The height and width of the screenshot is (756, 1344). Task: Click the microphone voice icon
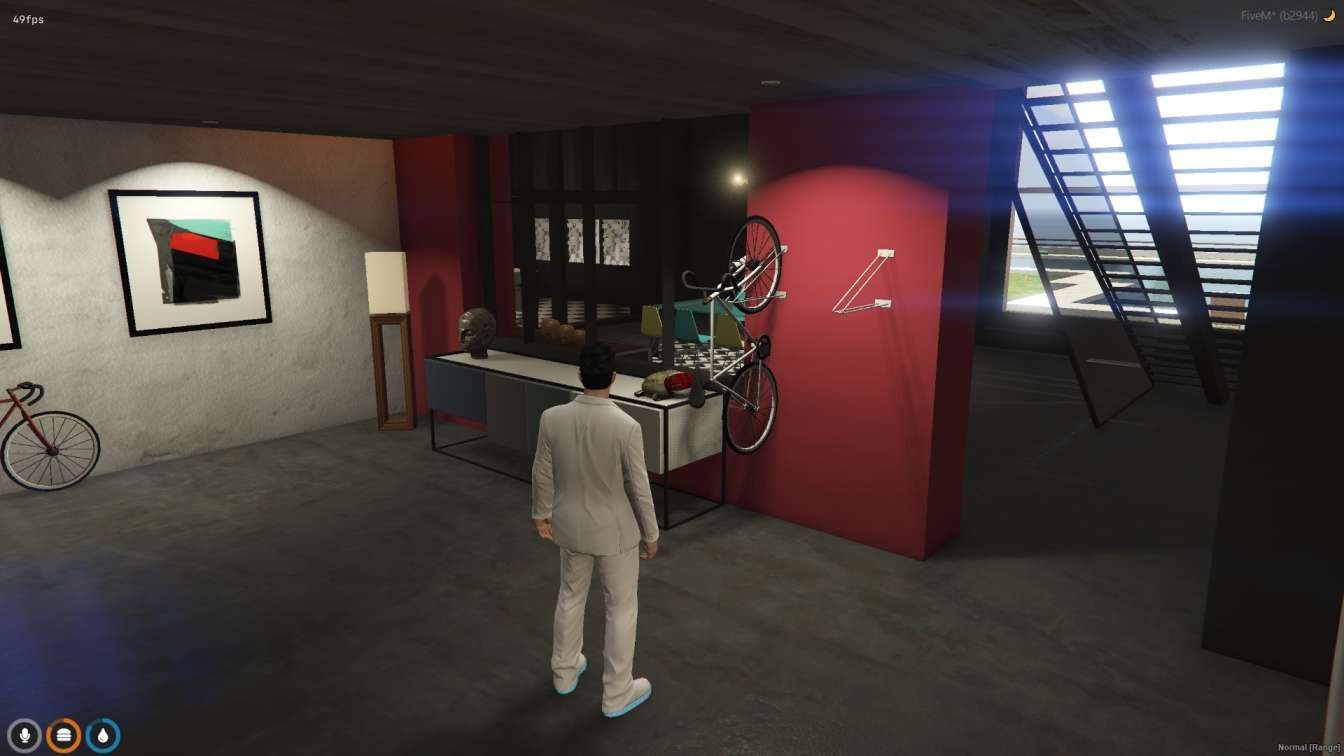click(25, 735)
